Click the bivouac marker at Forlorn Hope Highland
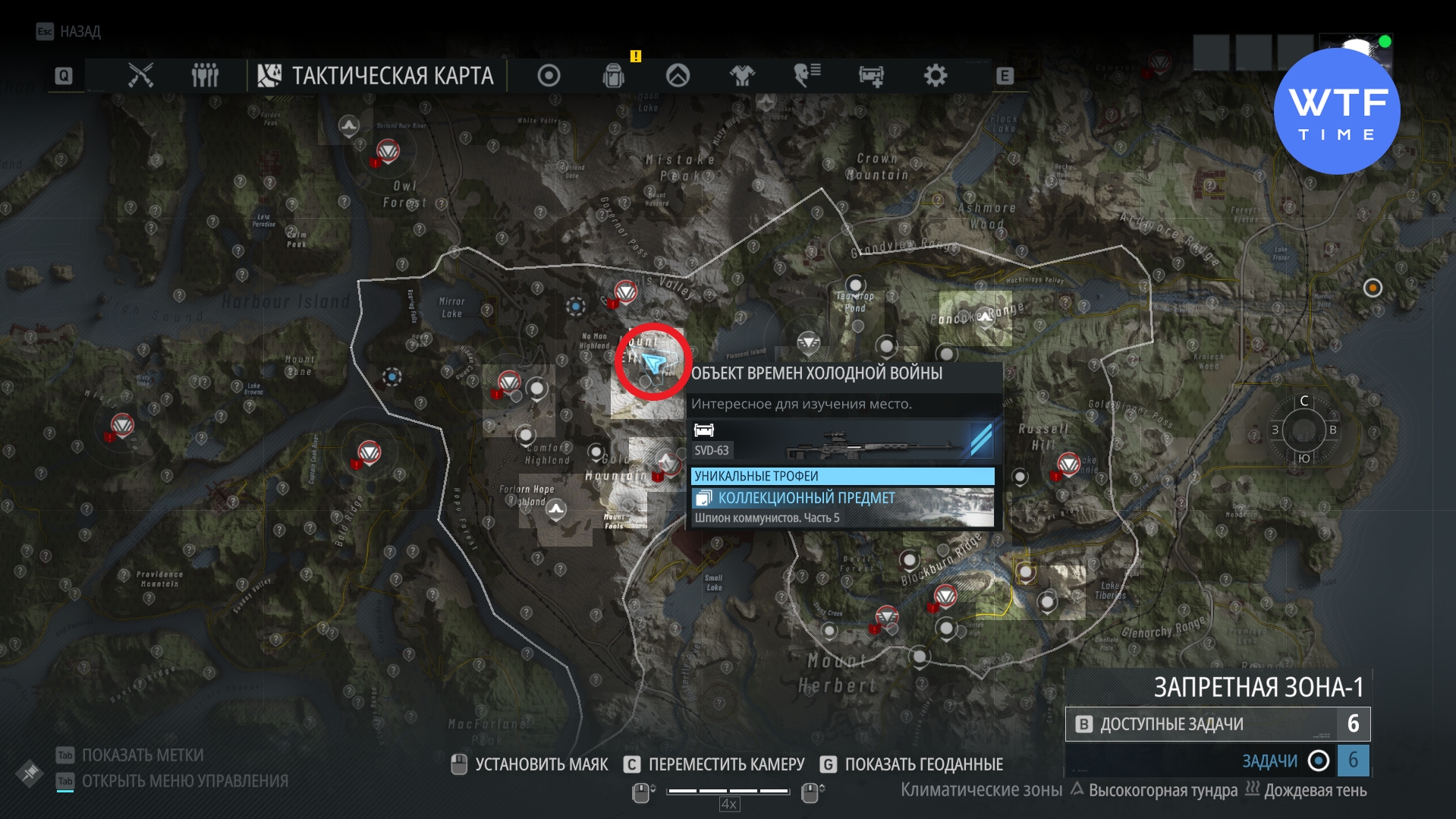This screenshot has width=1456, height=819. [556, 509]
